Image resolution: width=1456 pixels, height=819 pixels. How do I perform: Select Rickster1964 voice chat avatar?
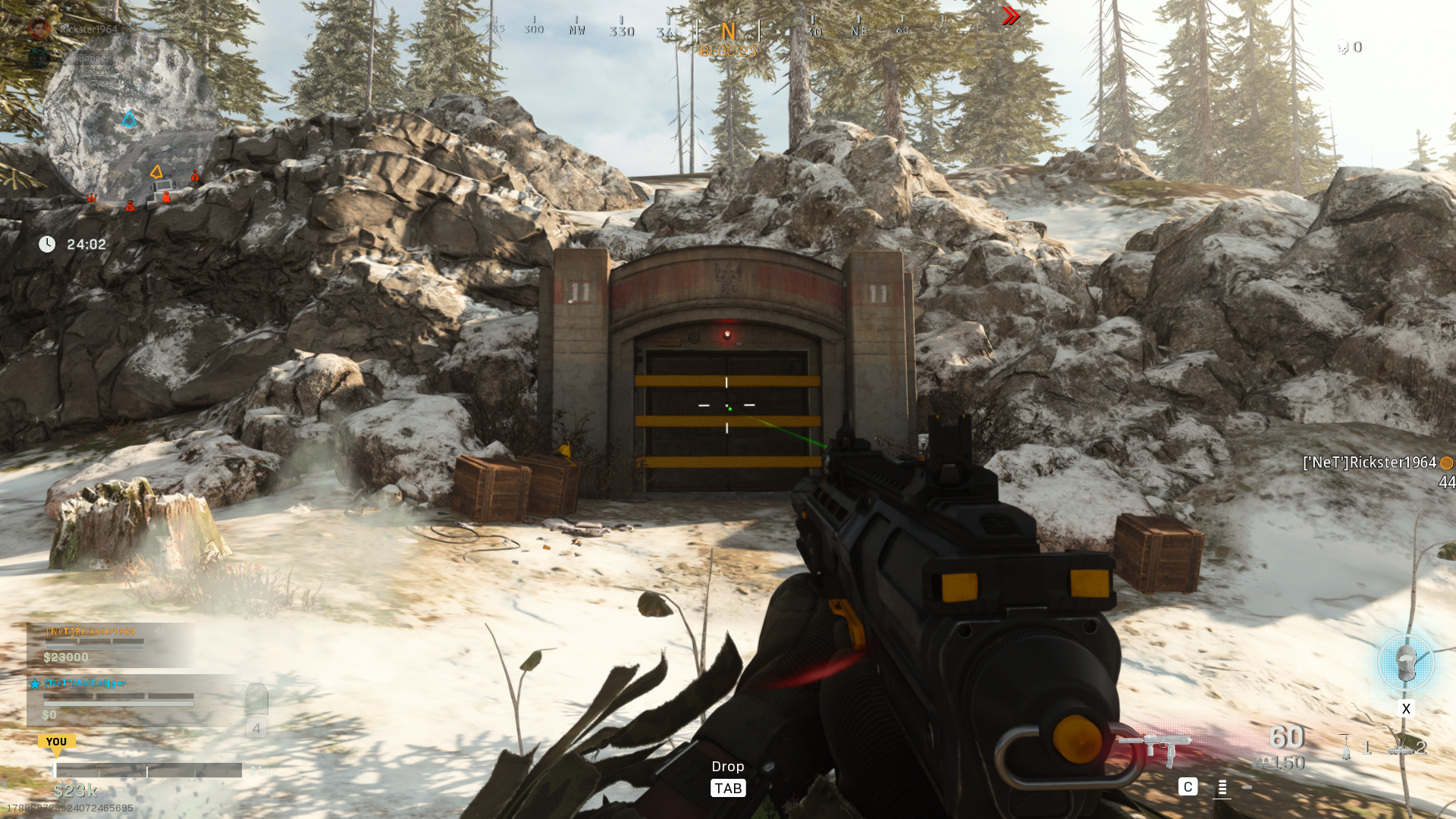click(39, 29)
